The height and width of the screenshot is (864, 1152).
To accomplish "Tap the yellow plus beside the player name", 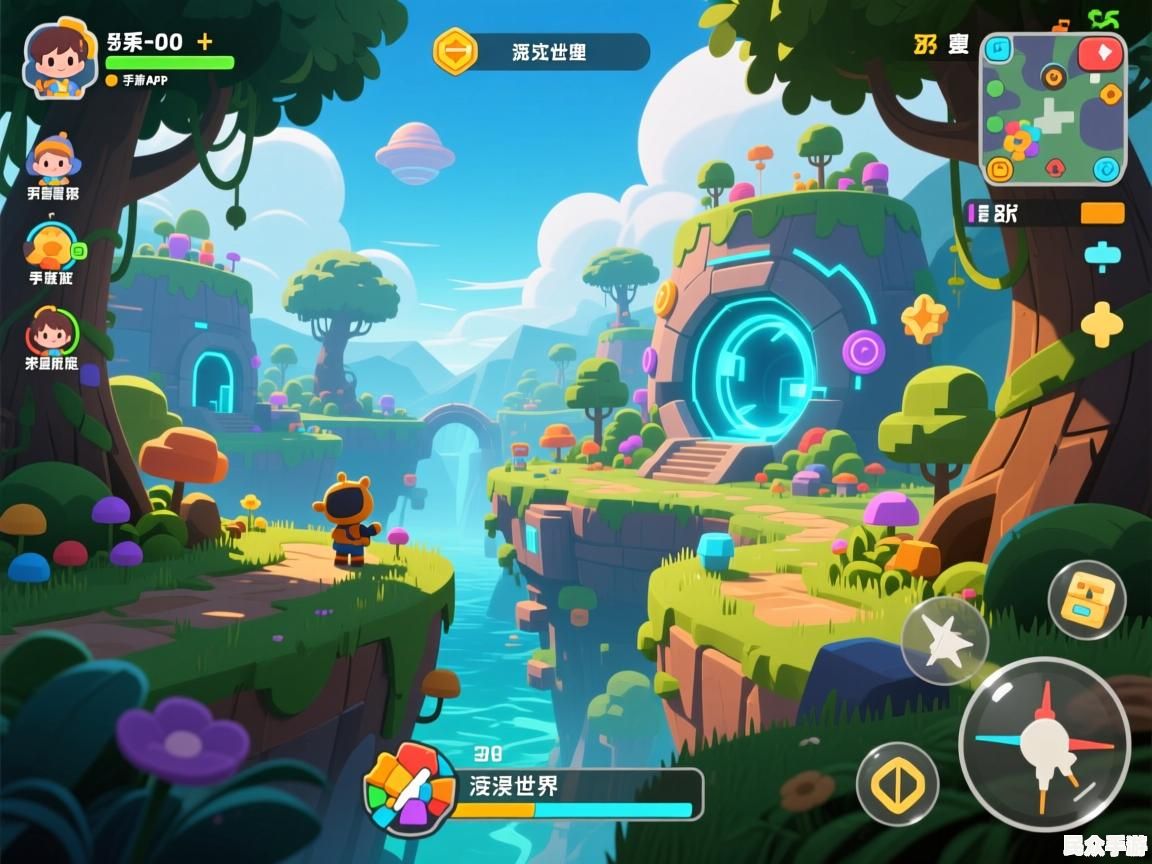I will click(205, 41).
